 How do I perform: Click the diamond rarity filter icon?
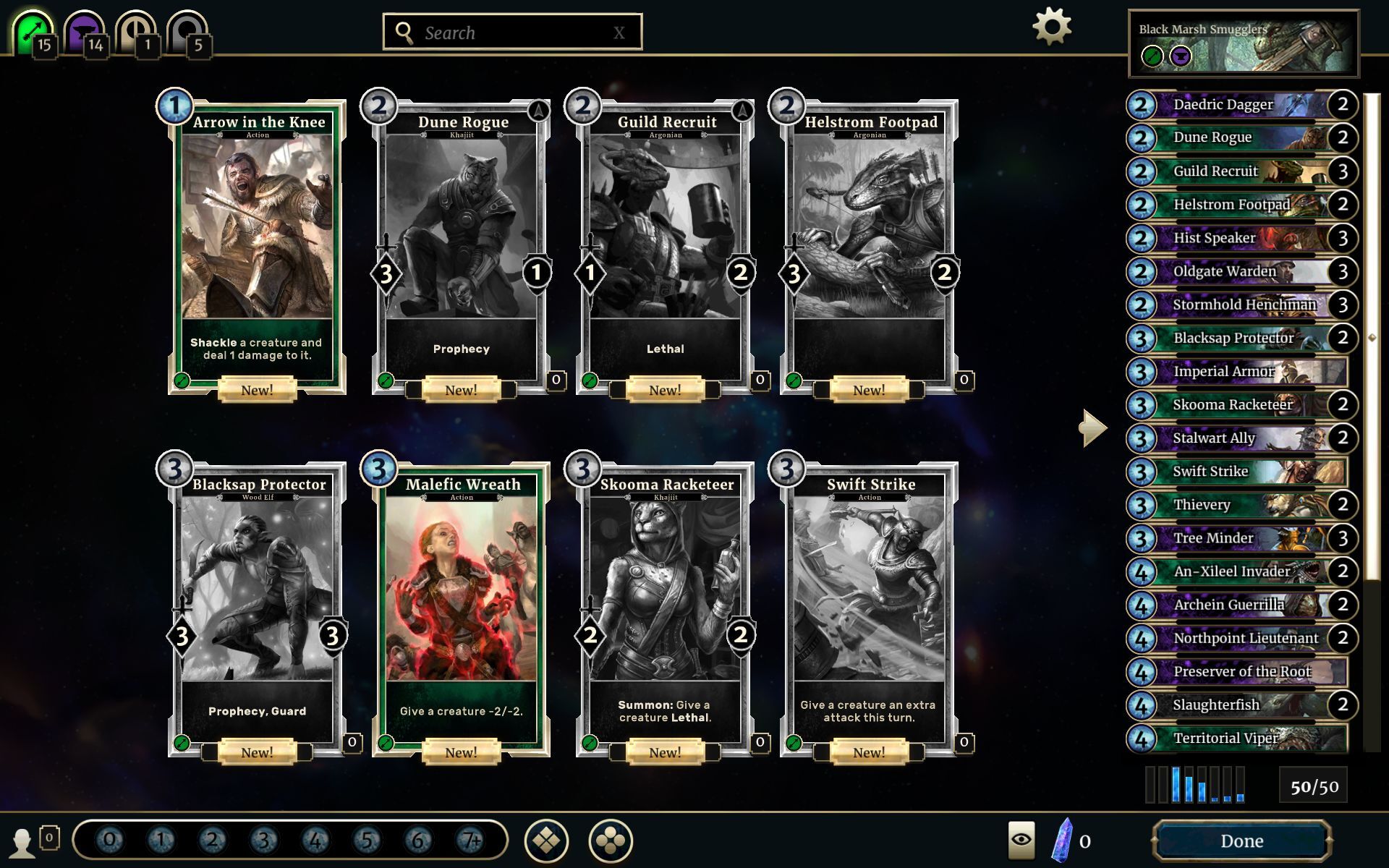point(546,841)
